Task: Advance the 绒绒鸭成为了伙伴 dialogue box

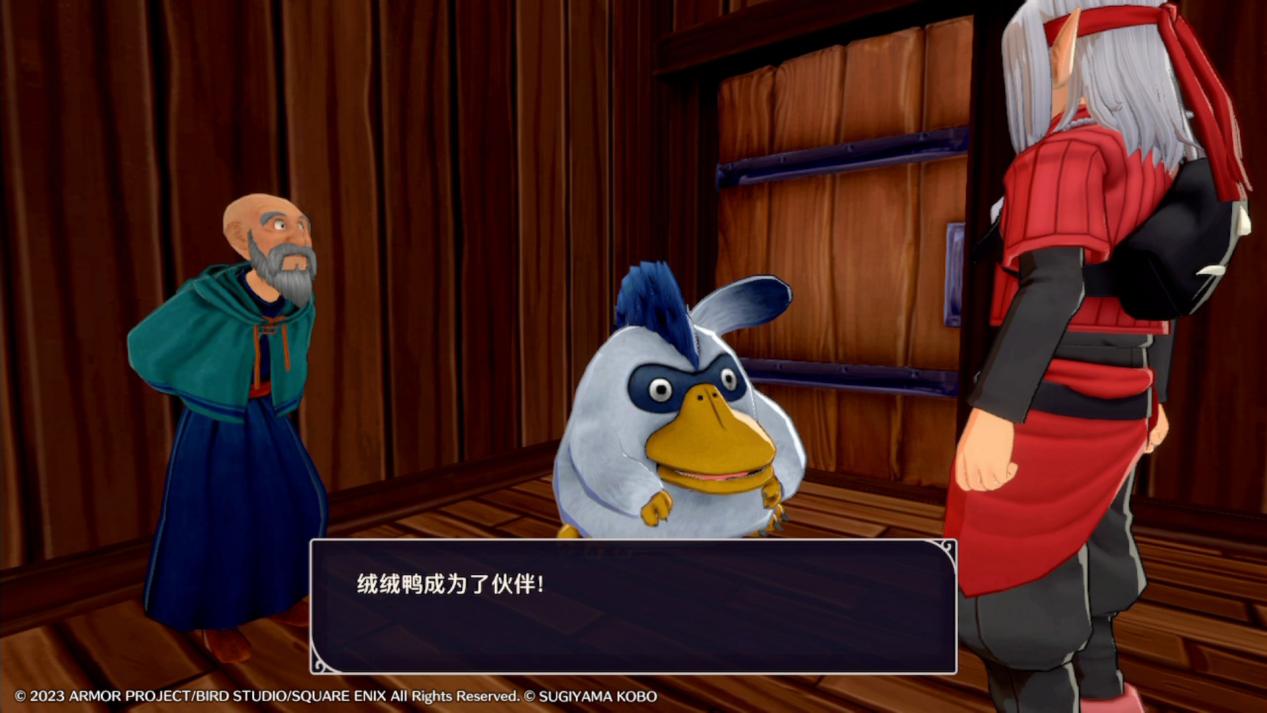Action: tap(633, 606)
